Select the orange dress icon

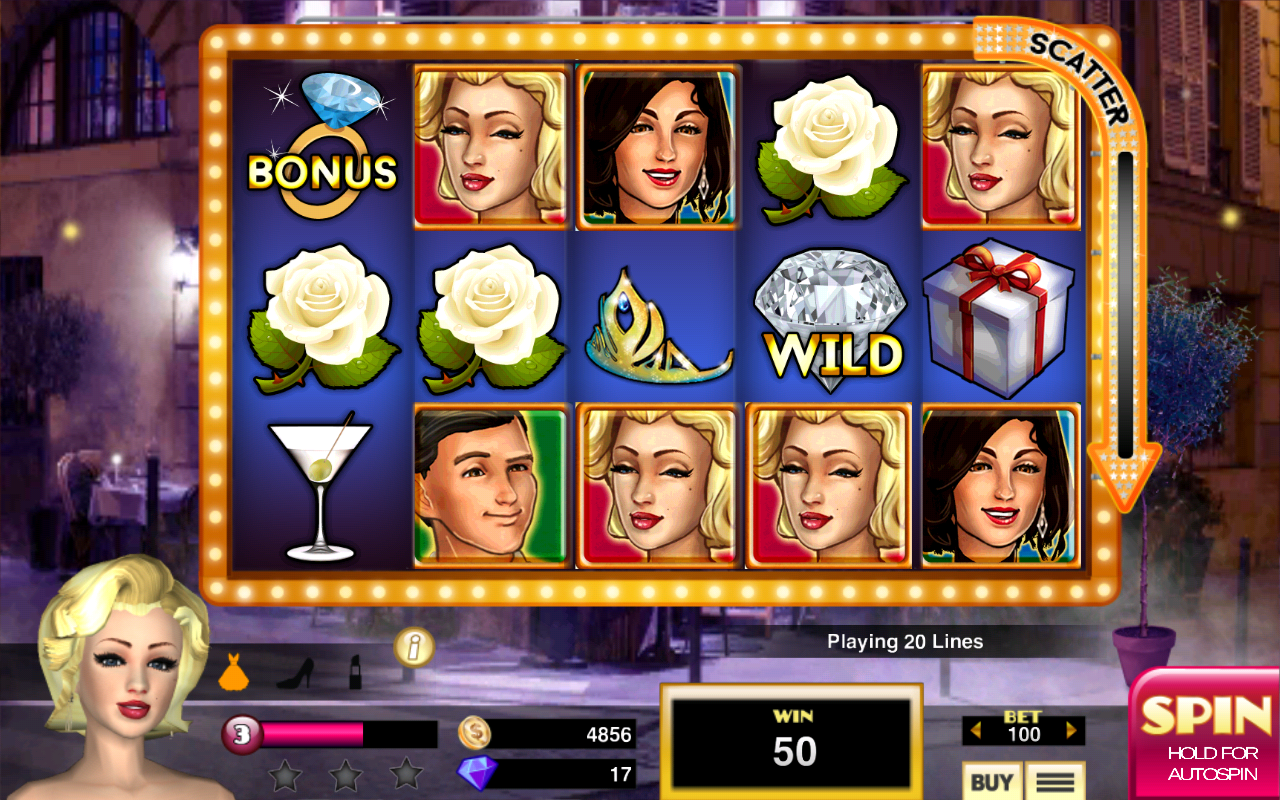(x=233, y=672)
